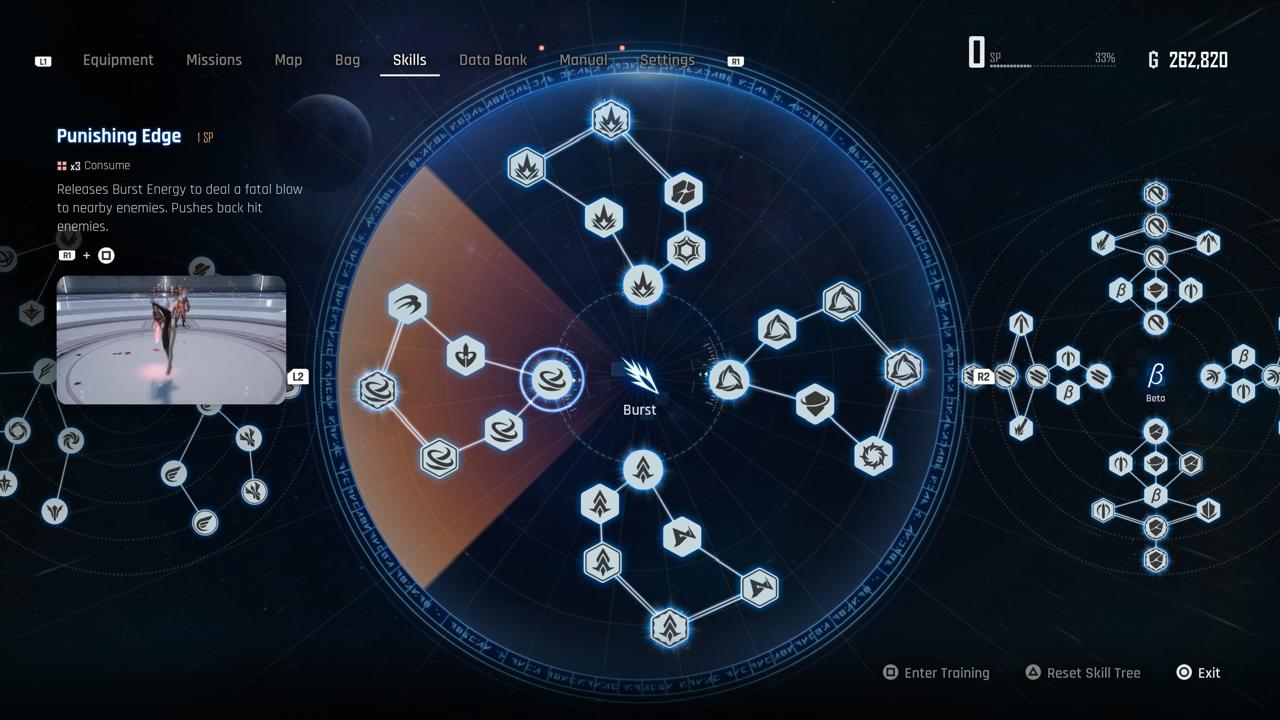Select the central Burst skill node
The height and width of the screenshot is (720, 1280).
click(x=640, y=377)
